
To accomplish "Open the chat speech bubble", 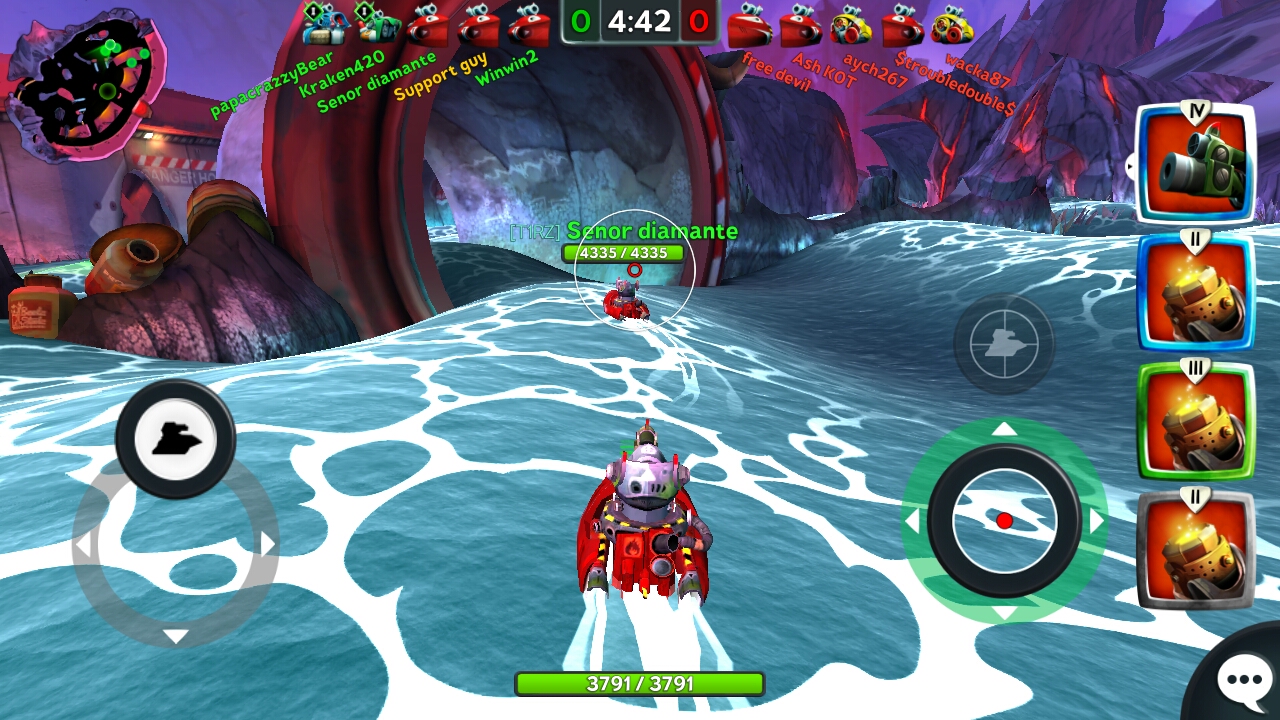I will pyautogui.click(x=1243, y=681).
